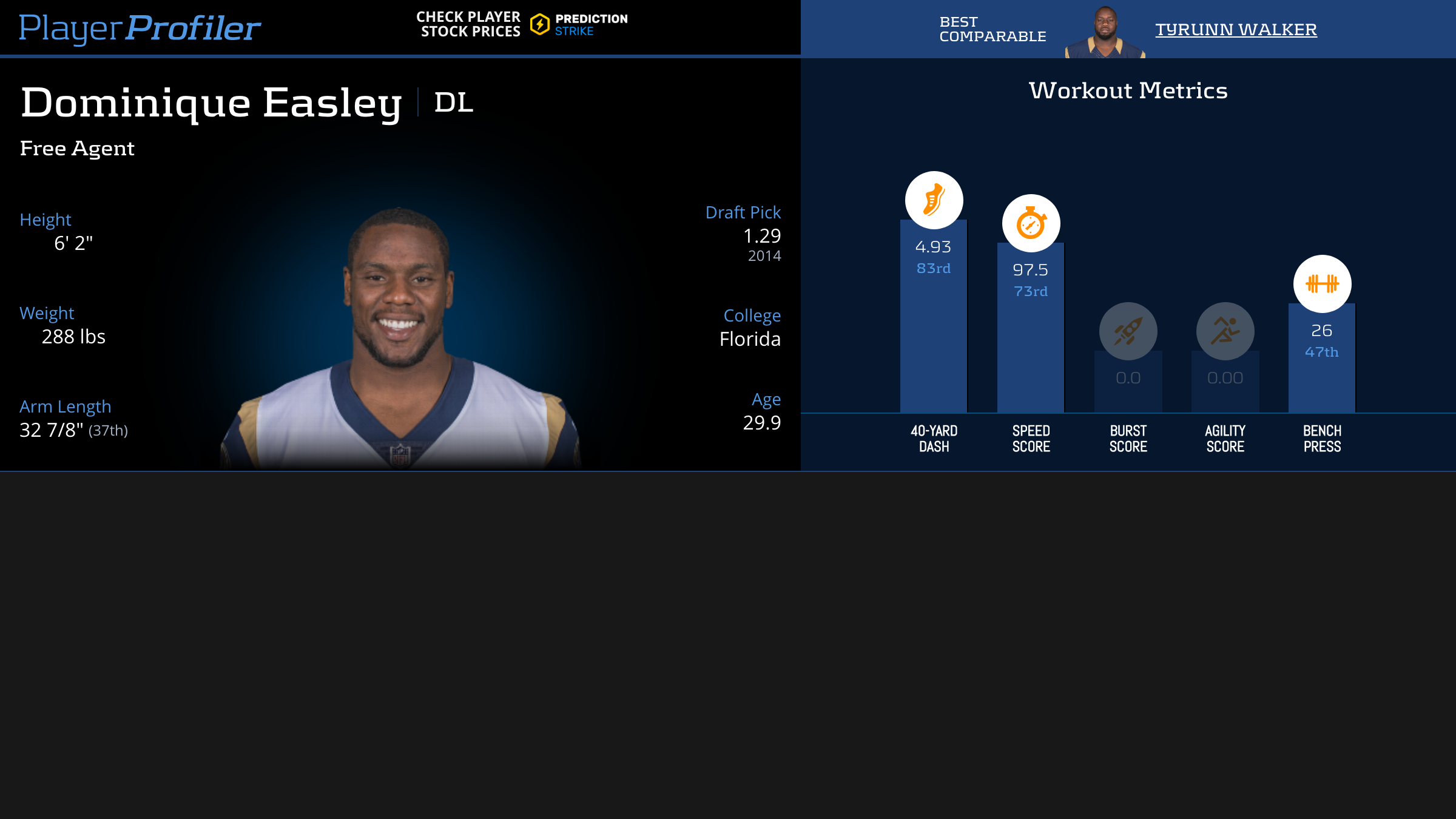Screen dimensions: 1456x819
Task: Open the PlayerProfiler home logo
Action: click(x=140, y=28)
